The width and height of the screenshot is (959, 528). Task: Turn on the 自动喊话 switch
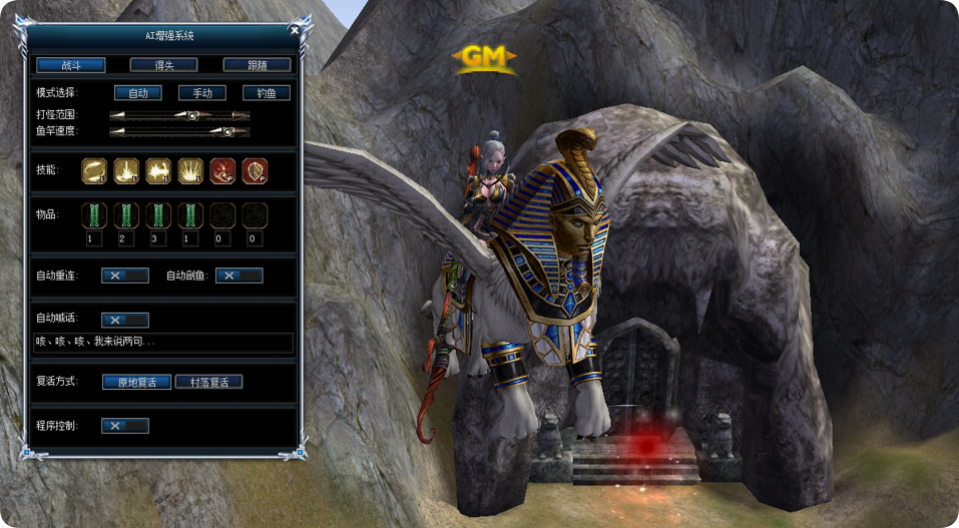pyautogui.click(x=125, y=320)
